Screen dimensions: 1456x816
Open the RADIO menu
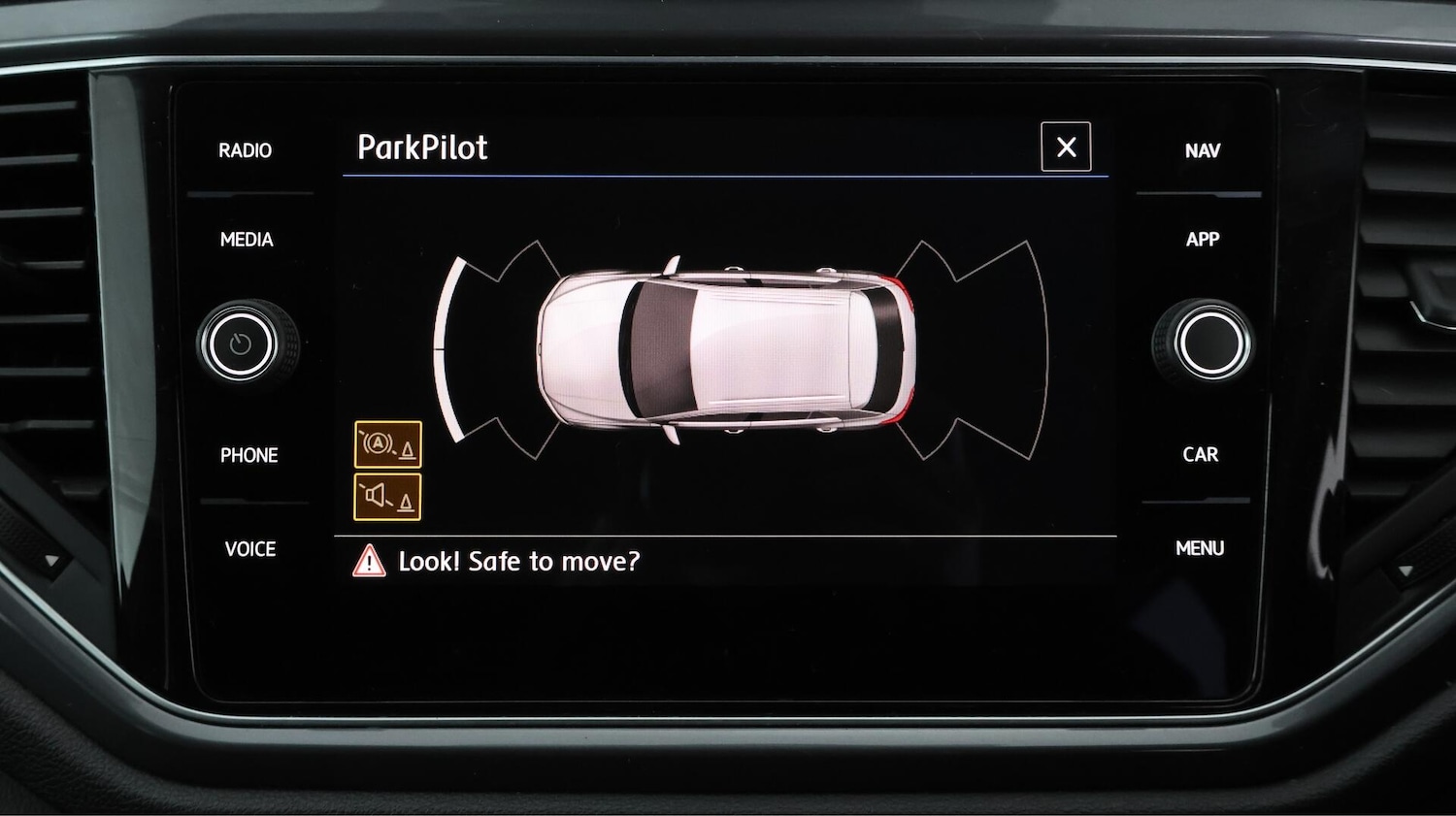[x=245, y=150]
